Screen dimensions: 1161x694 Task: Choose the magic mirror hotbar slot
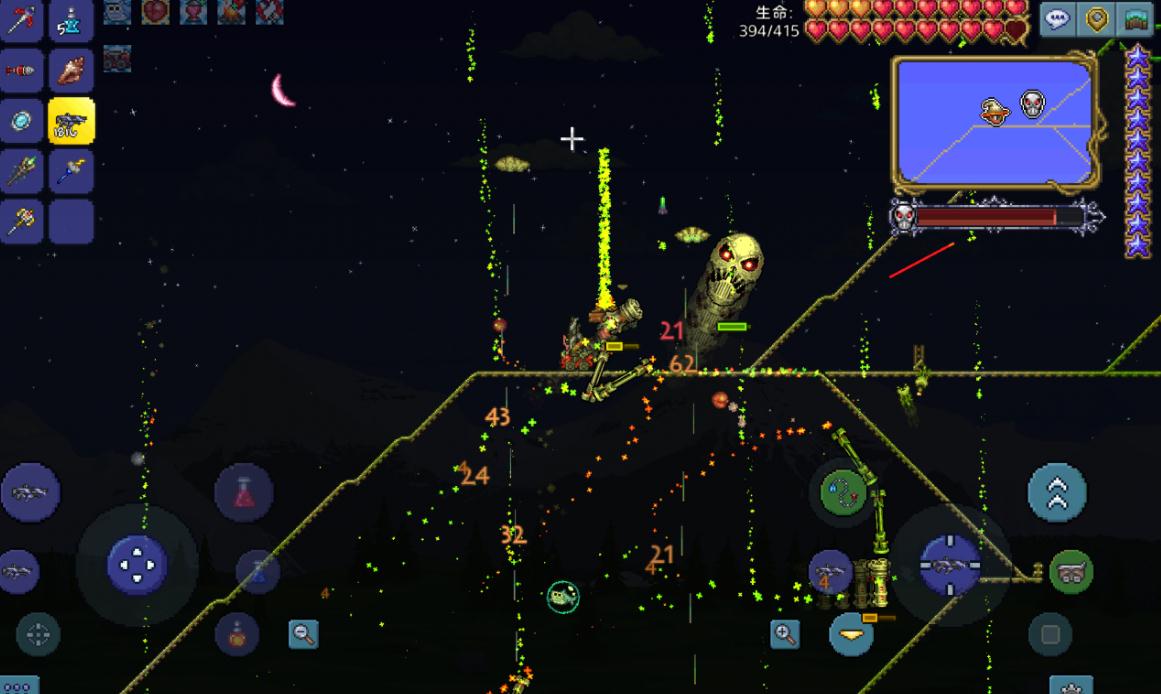tap(21, 121)
